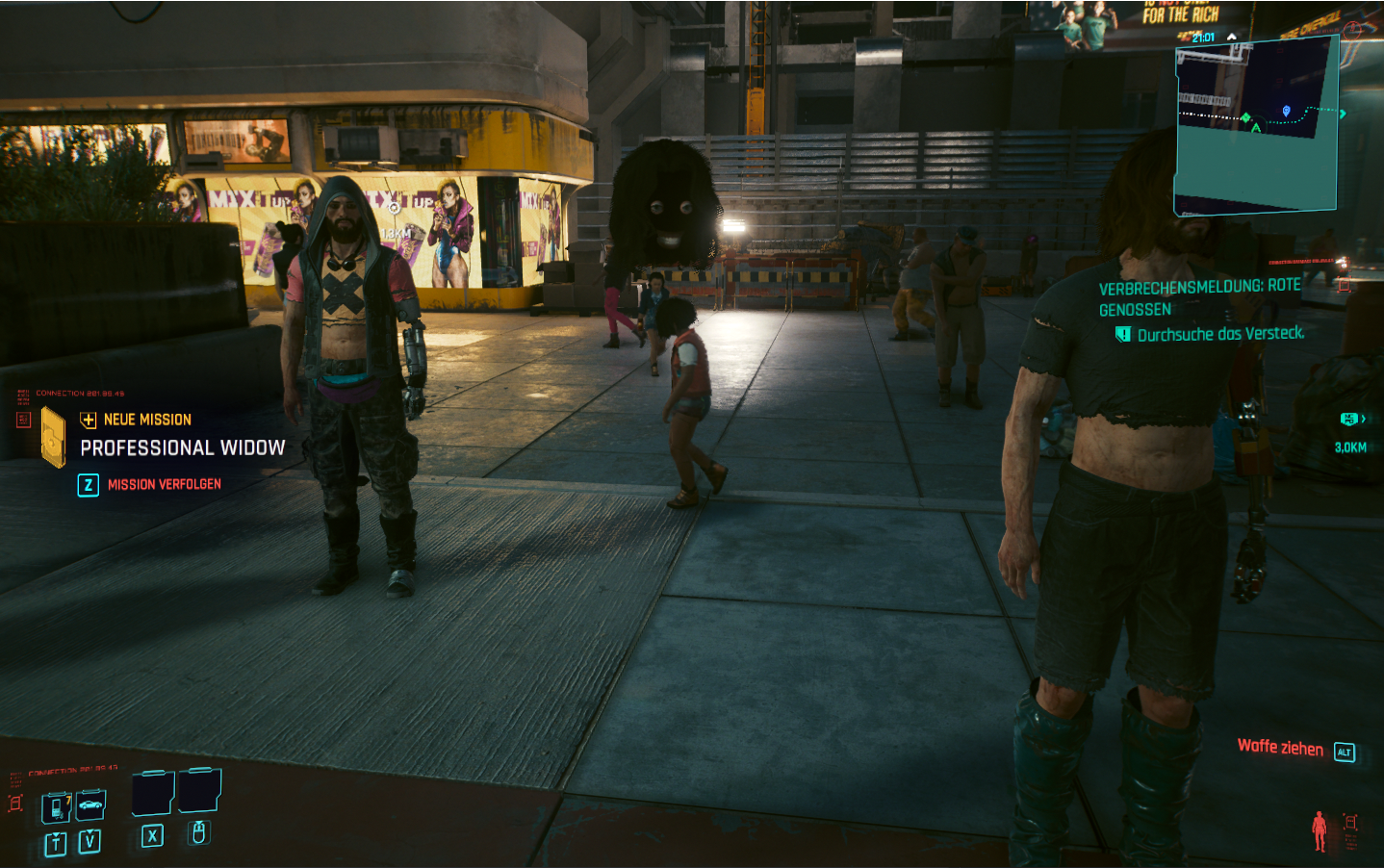Click the red character stance silhouette icon
The image size is (1384, 868).
pyautogui.click(x=1319, y=830)
